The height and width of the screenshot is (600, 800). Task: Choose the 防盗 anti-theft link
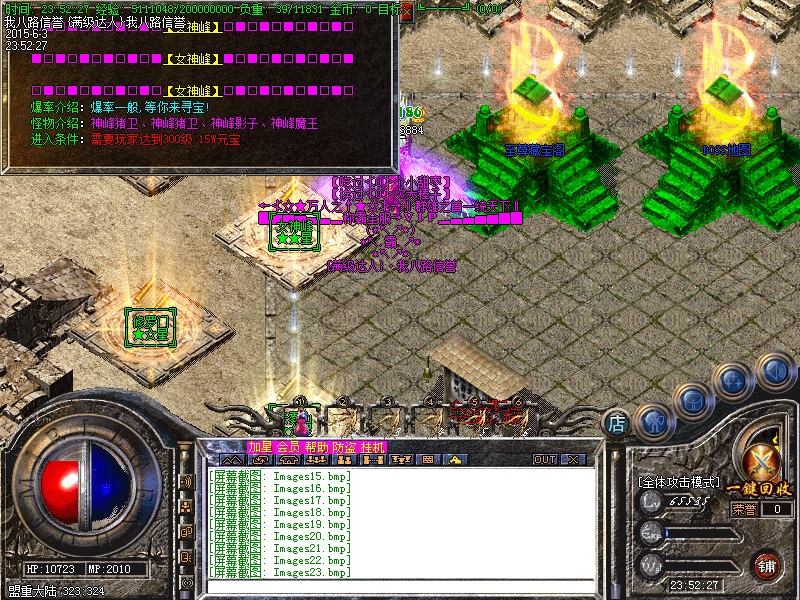click(344, 447)
